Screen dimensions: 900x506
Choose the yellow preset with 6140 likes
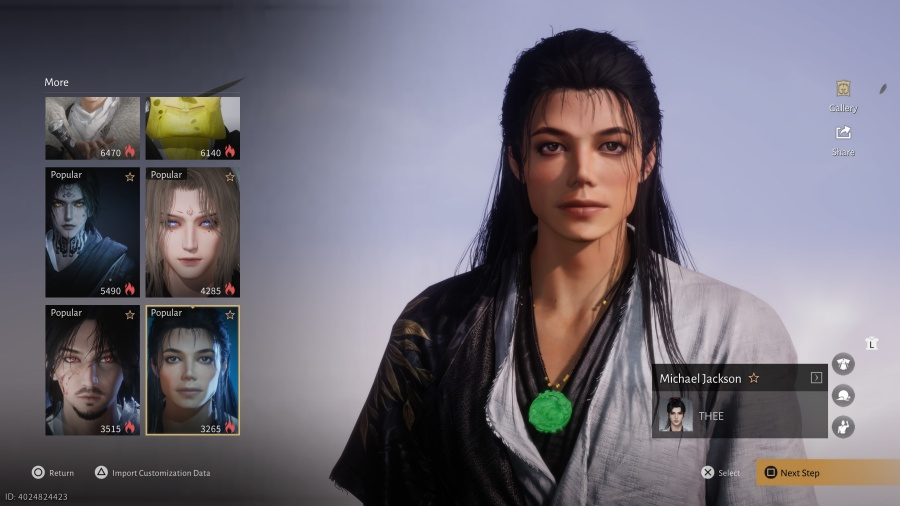point(193,128)
